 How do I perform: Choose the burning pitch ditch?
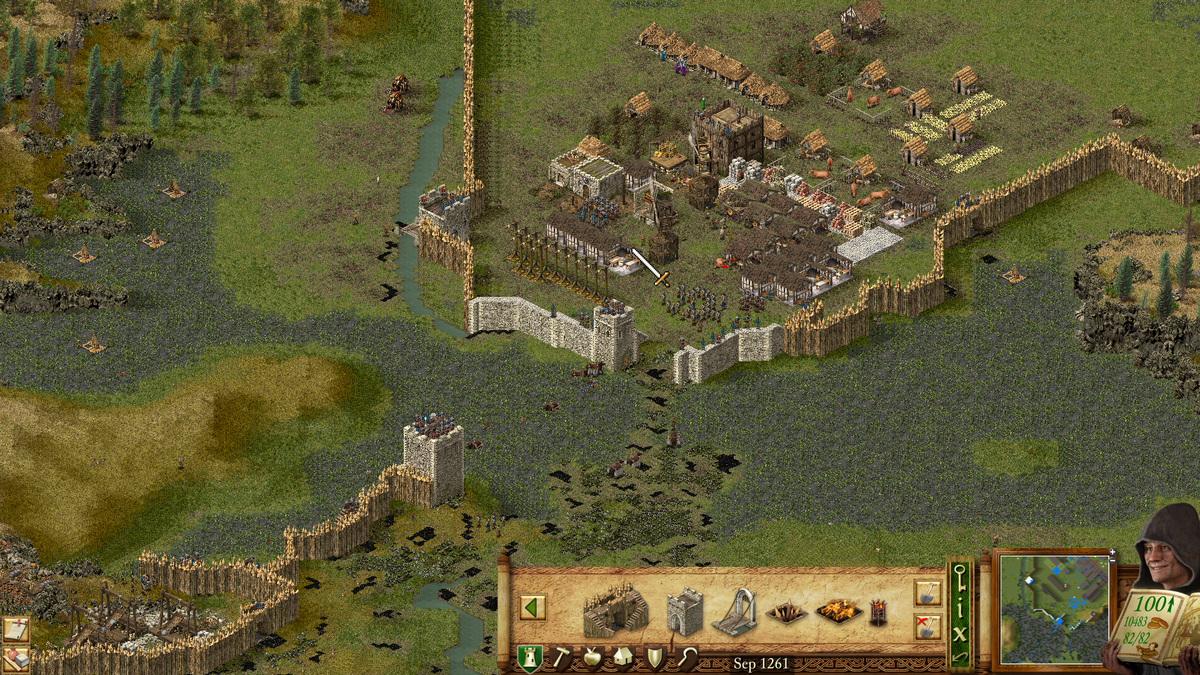(838, 611)
